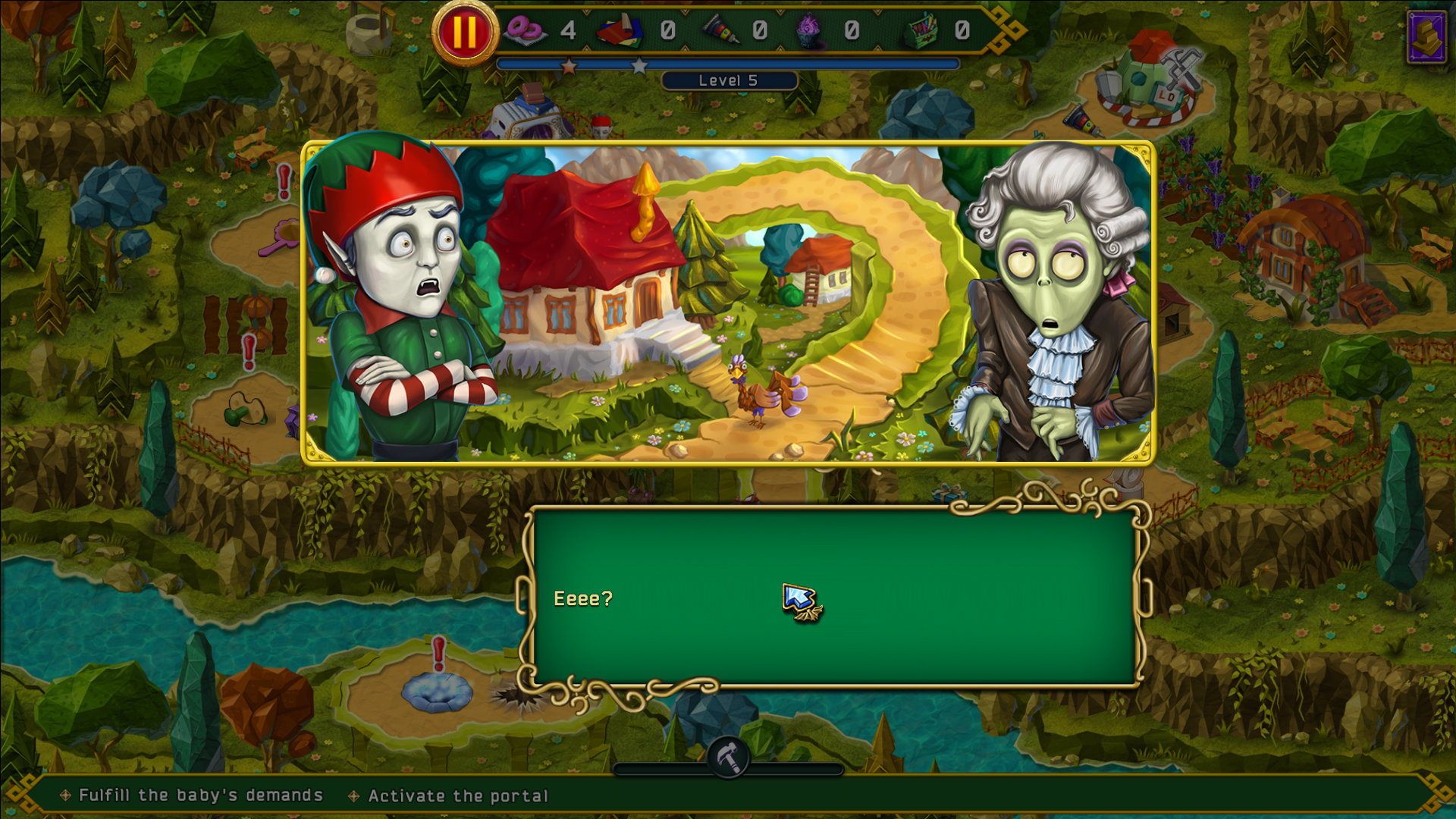Open the purple stairs icon in corner
The image size is (1456, 819).
click(1426, 36)
